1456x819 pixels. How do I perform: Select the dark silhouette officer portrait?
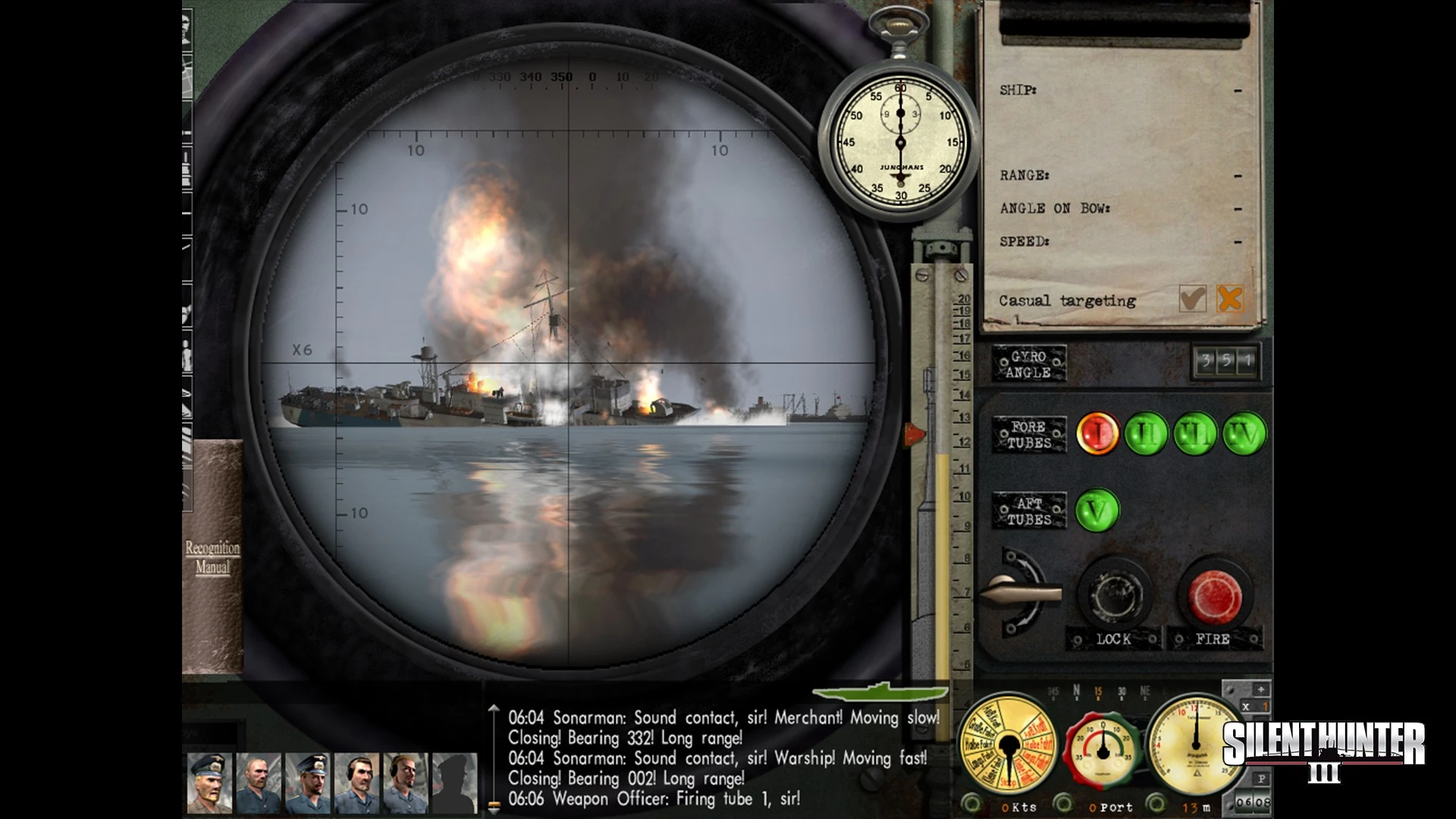pos(455,783)
